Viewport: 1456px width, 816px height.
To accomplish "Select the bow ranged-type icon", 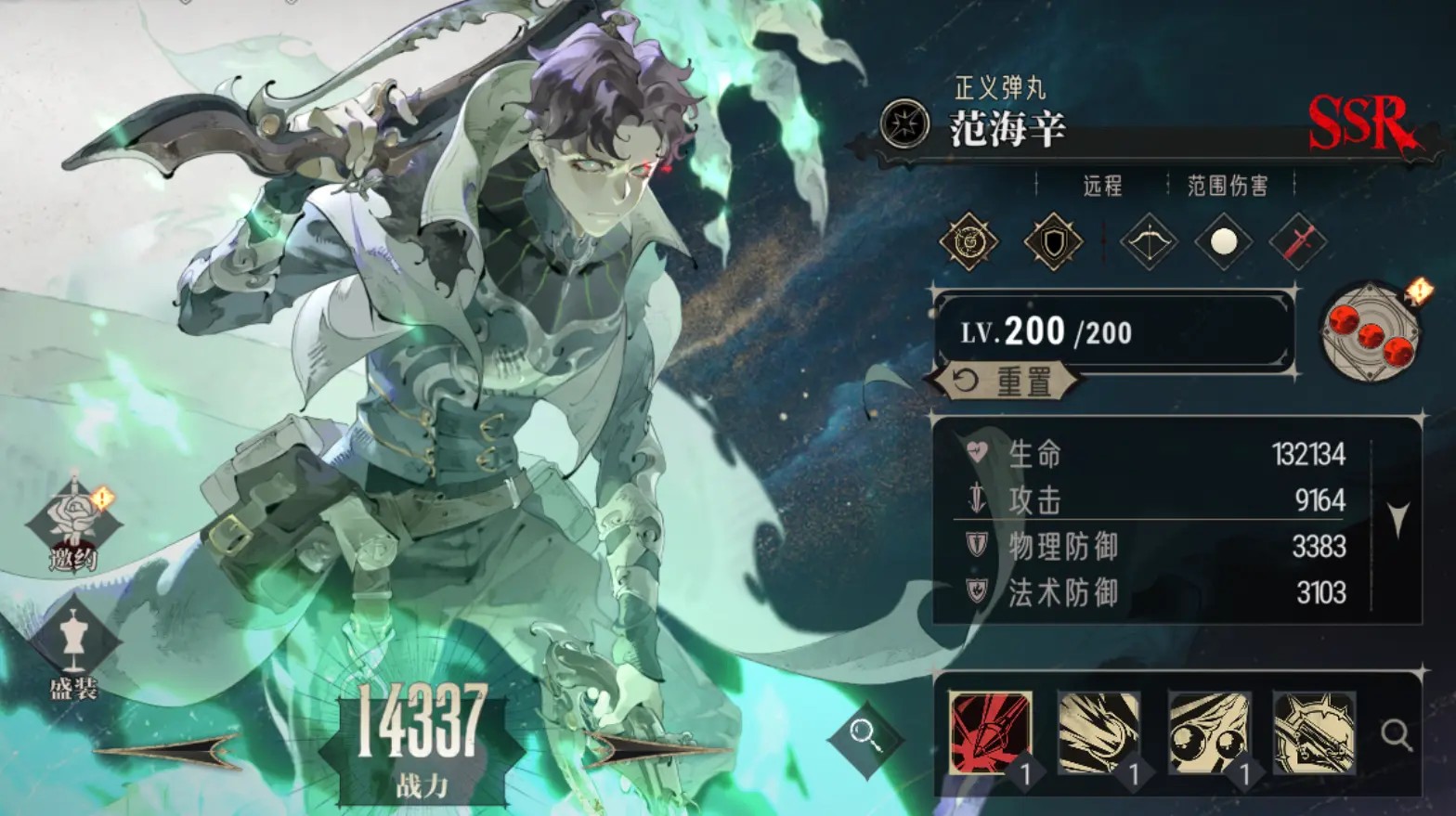I will point(1149,242).
